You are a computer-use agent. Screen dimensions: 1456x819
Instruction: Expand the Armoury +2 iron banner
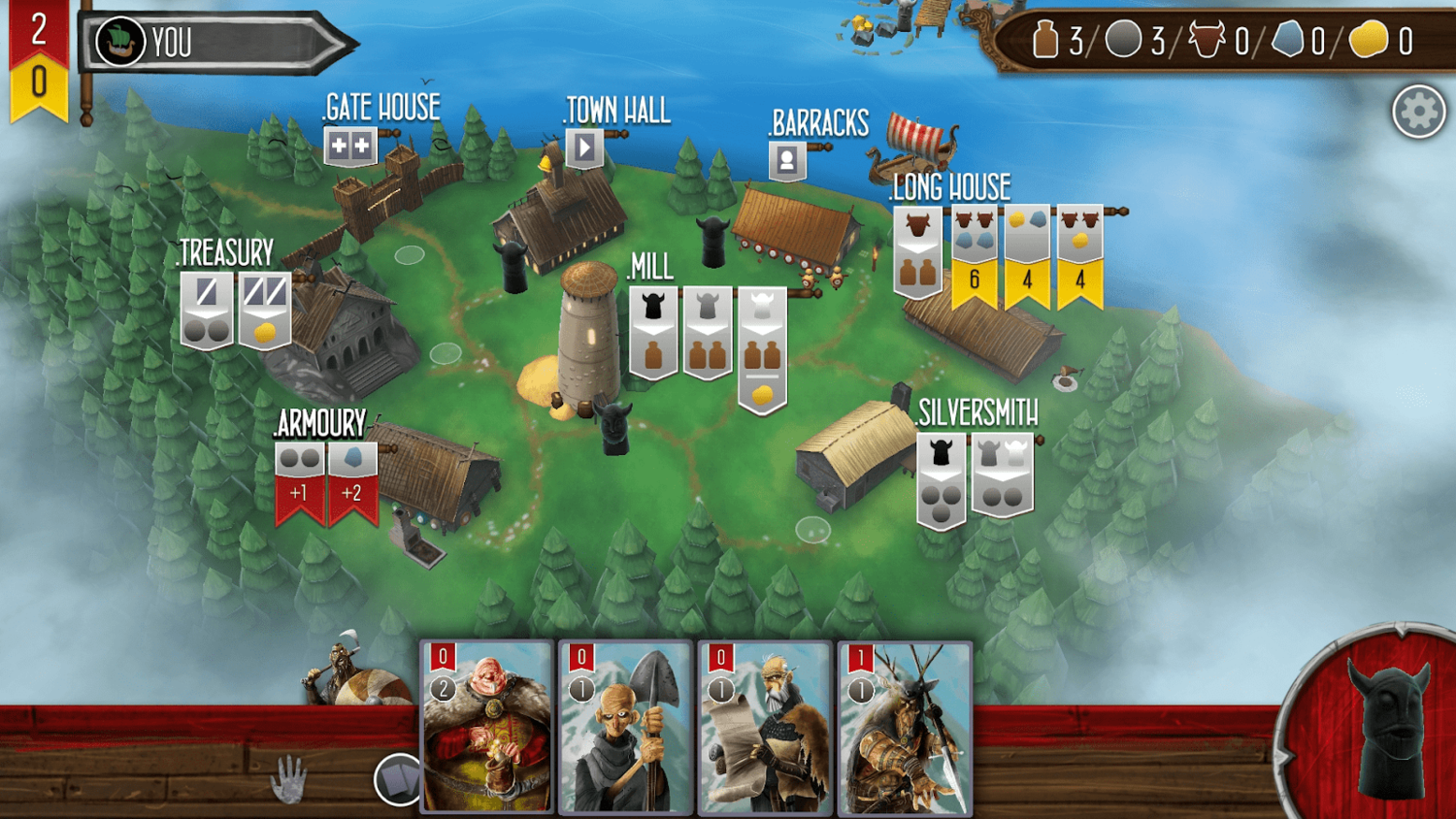[351, 471]
